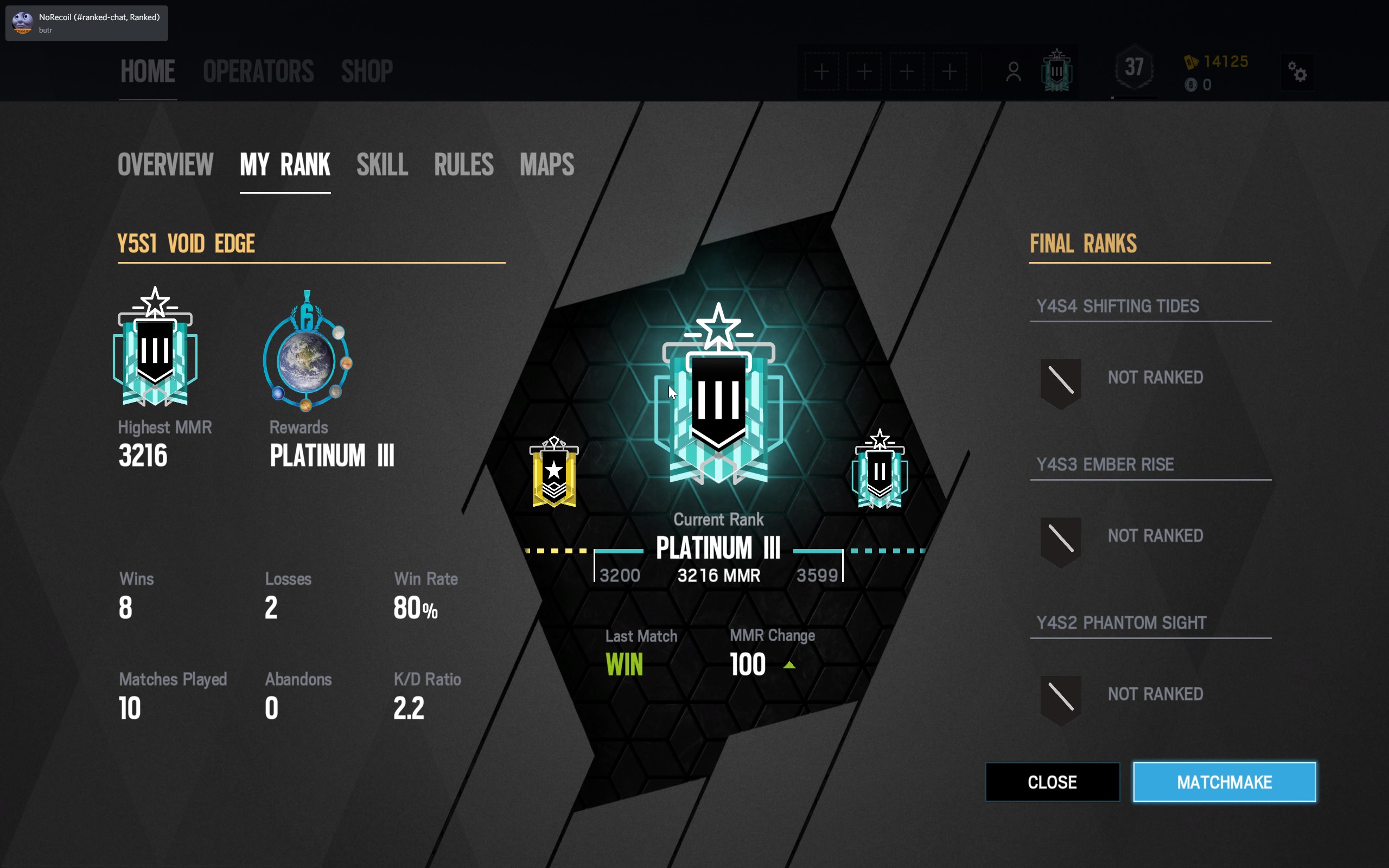Open the settings gear icon

coord(1297,72)
